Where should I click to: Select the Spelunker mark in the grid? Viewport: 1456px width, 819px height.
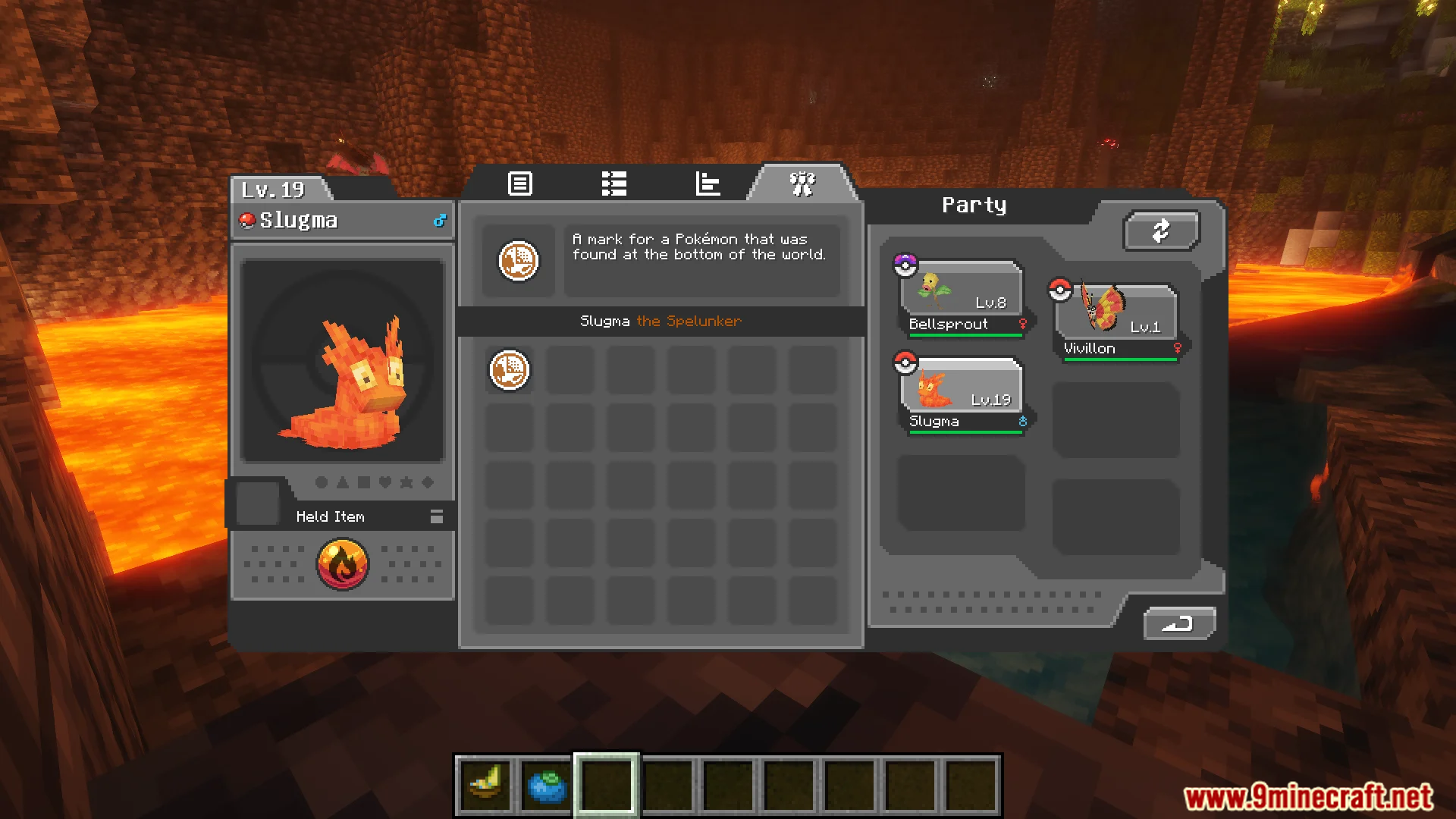[509, 370]
